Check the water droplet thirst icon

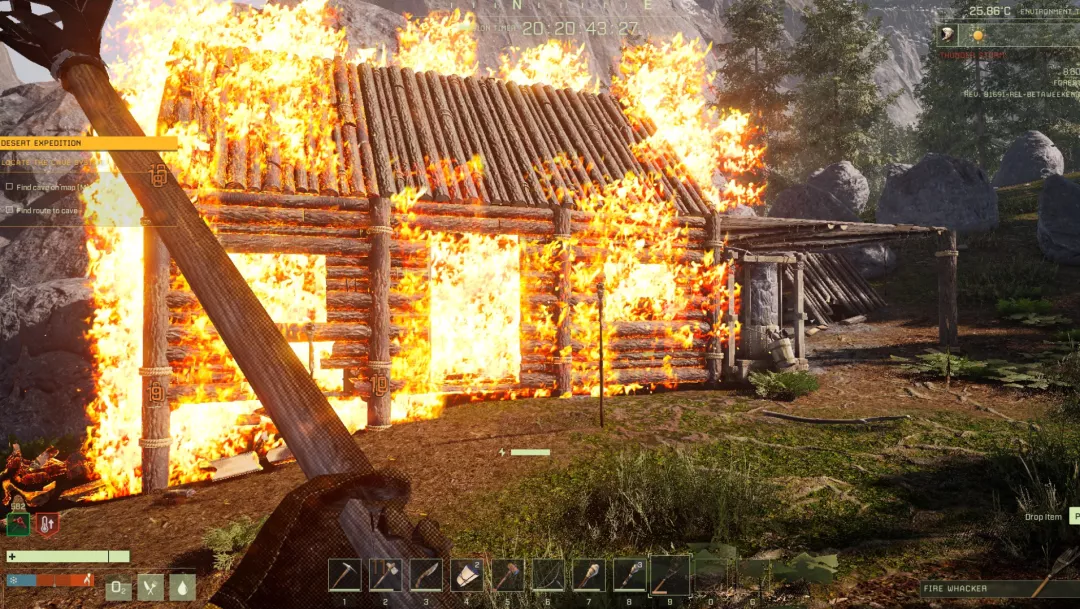[x=182, y=587]
